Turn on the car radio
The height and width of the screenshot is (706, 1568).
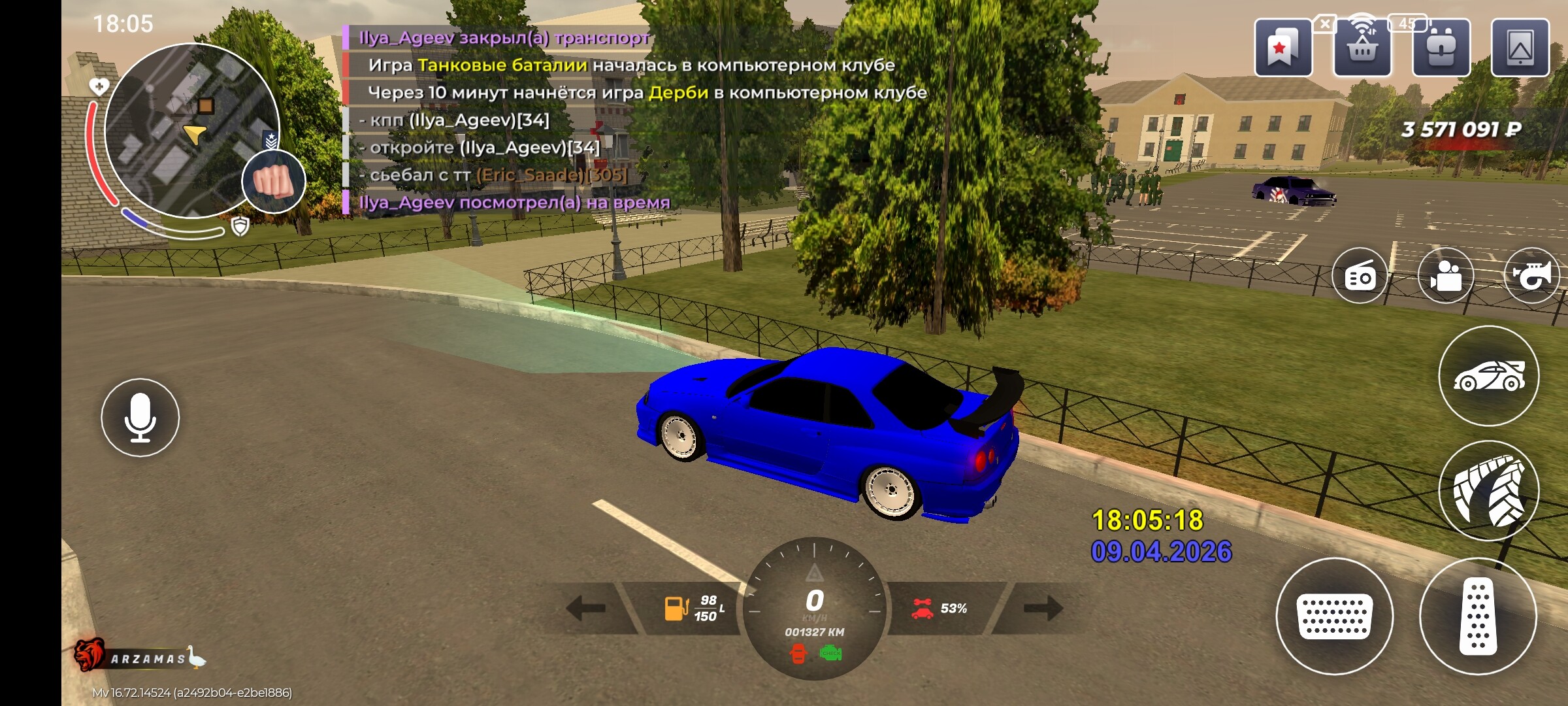[x=1360, y=277]
